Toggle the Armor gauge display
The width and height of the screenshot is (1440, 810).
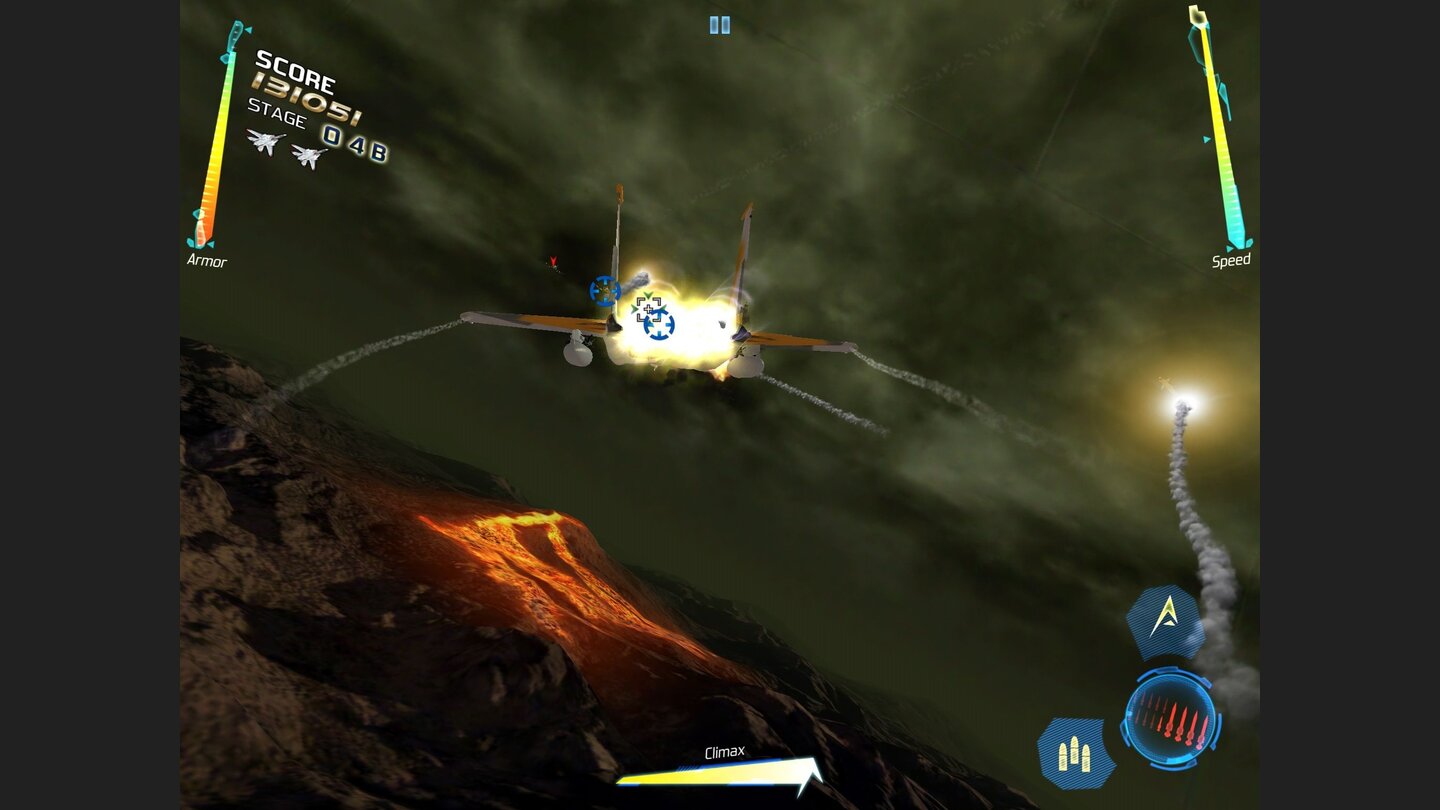tap(207, 262)
